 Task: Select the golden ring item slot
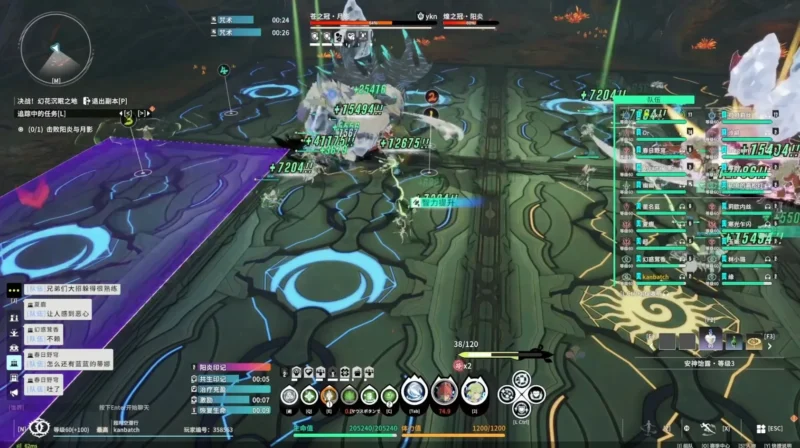click(754, 341)
